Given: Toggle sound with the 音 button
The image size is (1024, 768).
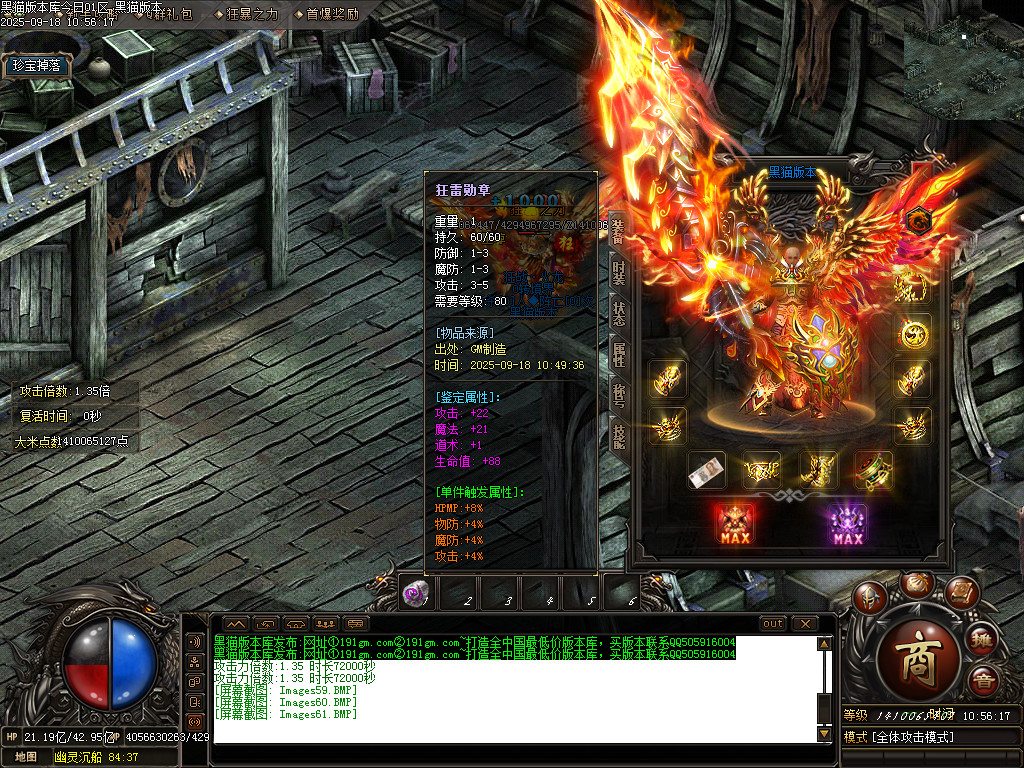Looking at the screenshot, I should 983,681.
